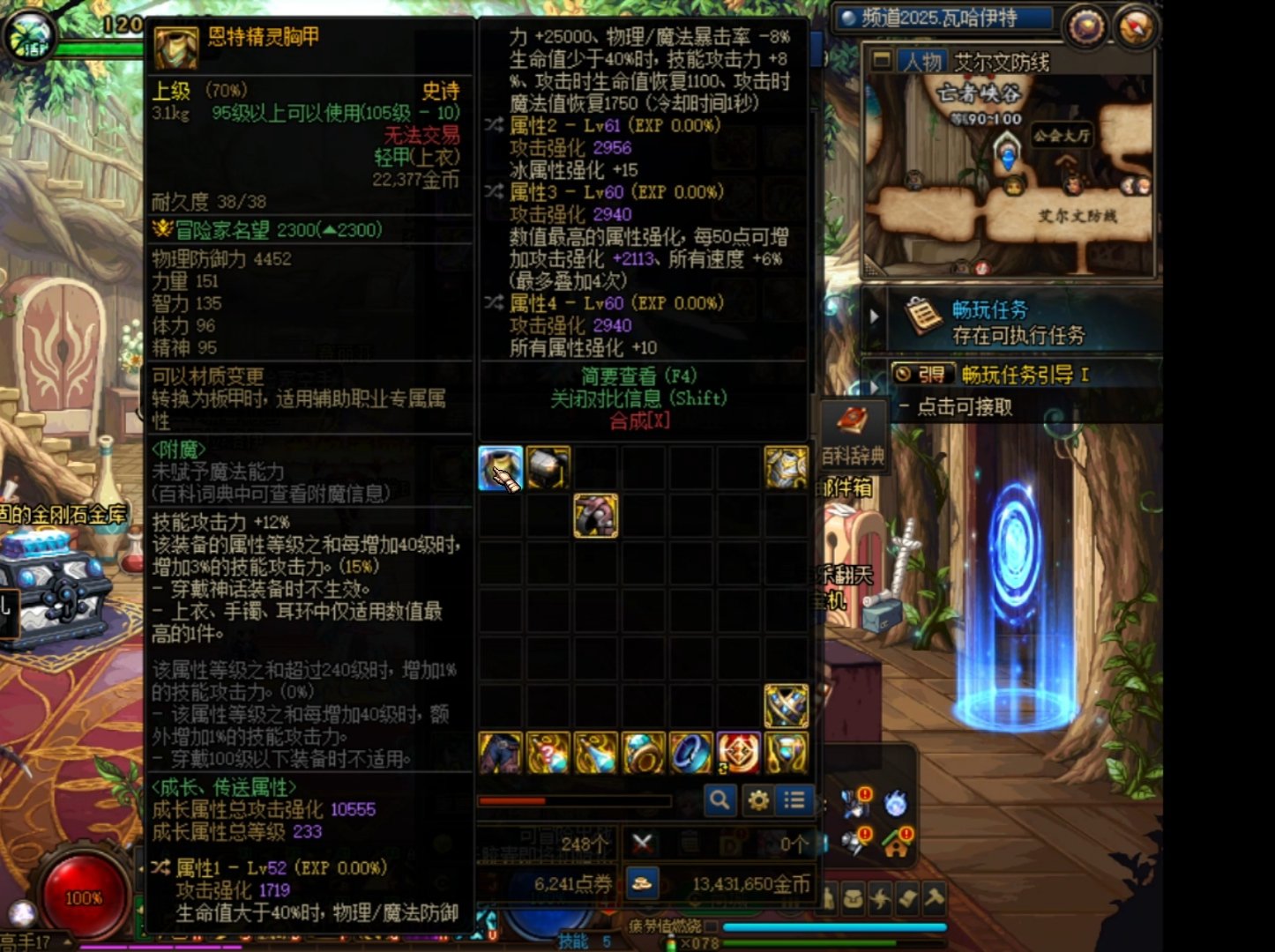This screenshot has height=952, width=1275.
Task: Click the shuriken icon on the bottom bar
Action: click(881, 899)
